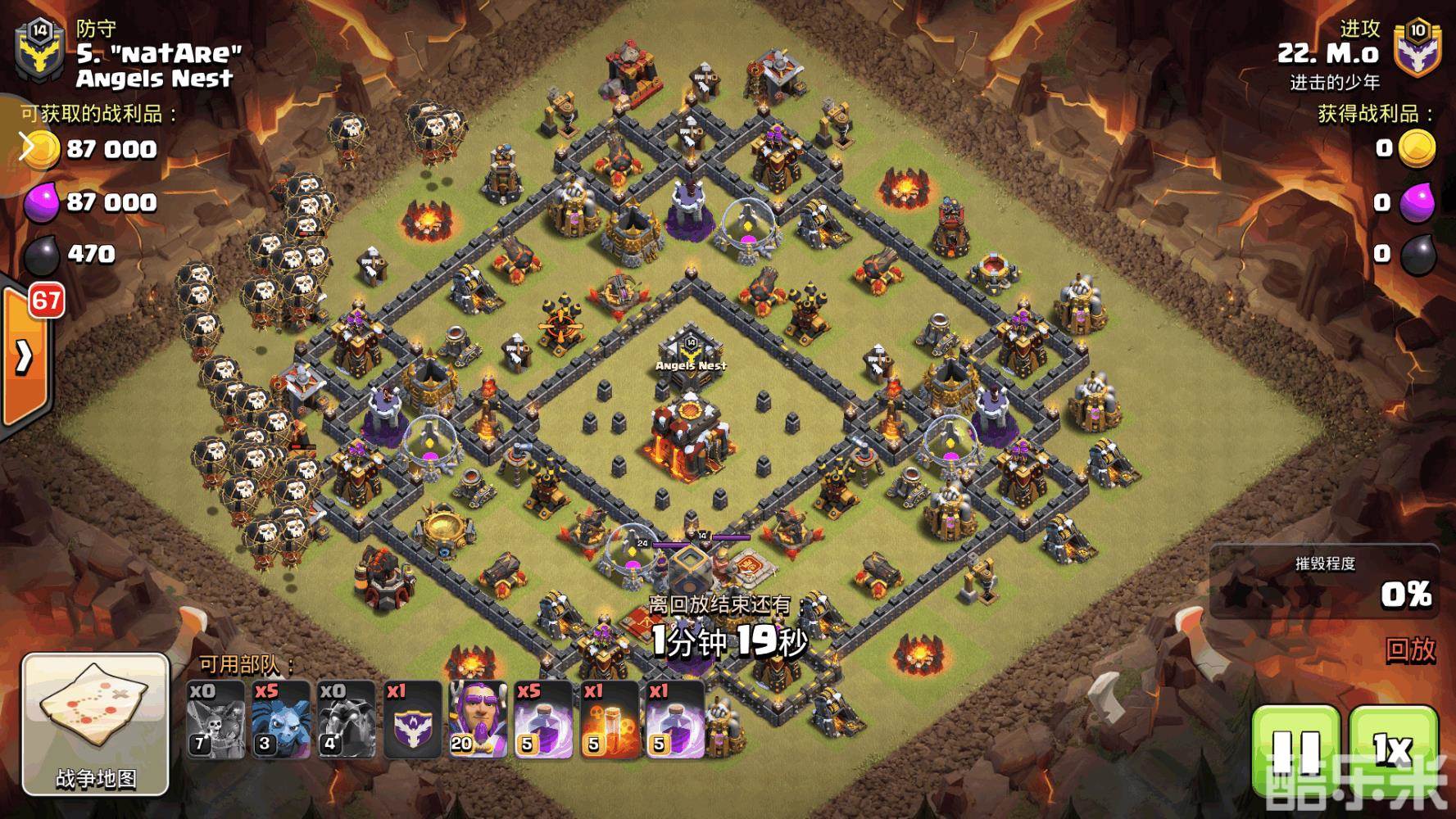This screenshot has height=819, width=1456.
Task: Select the Clan Castle shield slot
Action: [x=412, y=720]
